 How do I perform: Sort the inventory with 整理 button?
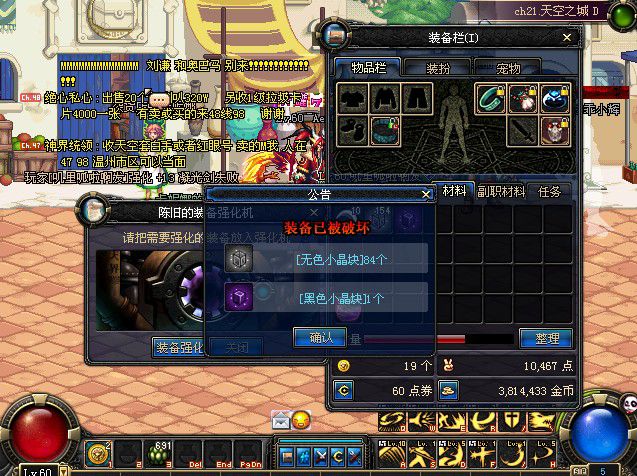coord(546,338)
